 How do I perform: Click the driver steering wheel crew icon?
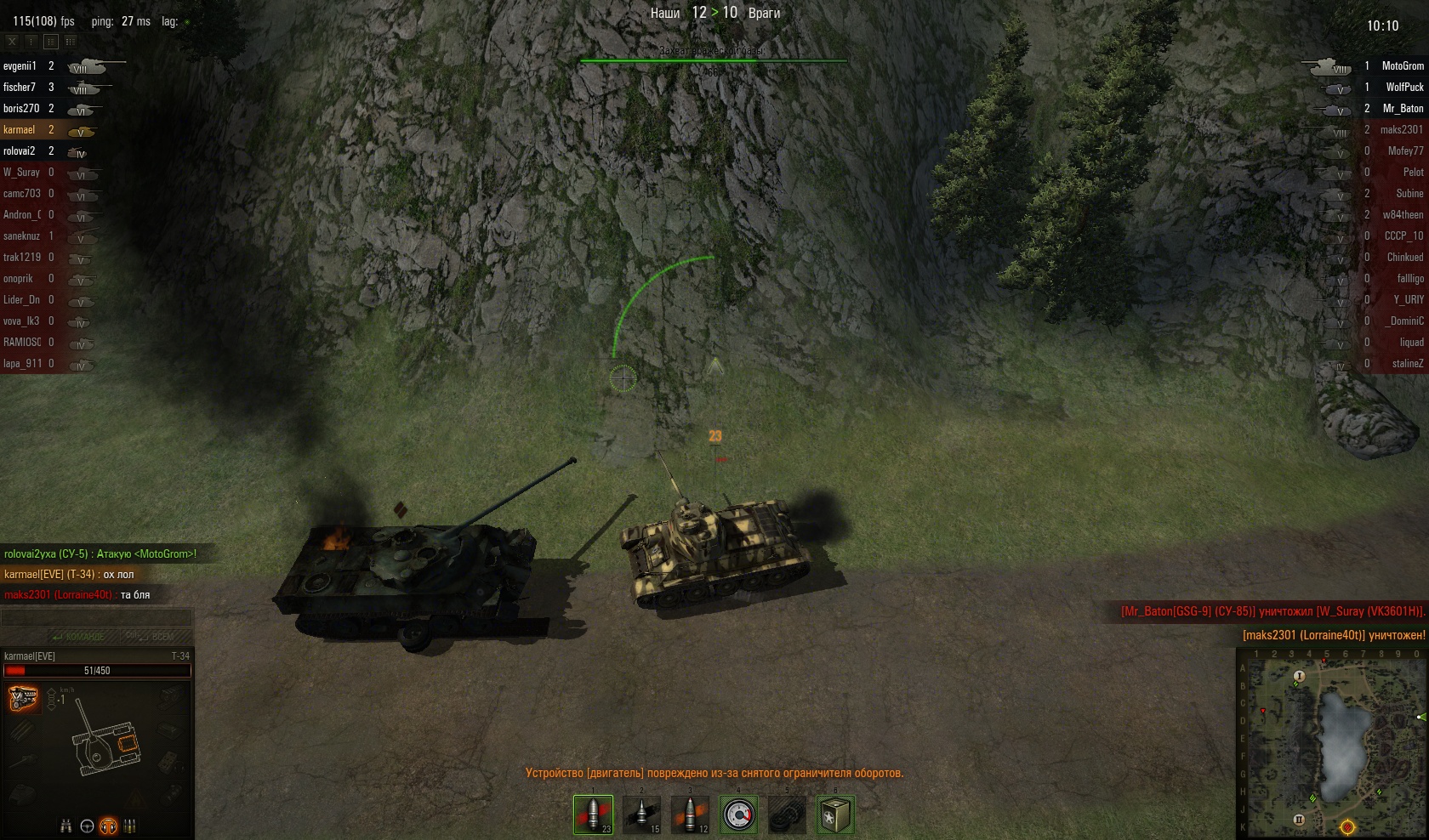tap(87, 826)
